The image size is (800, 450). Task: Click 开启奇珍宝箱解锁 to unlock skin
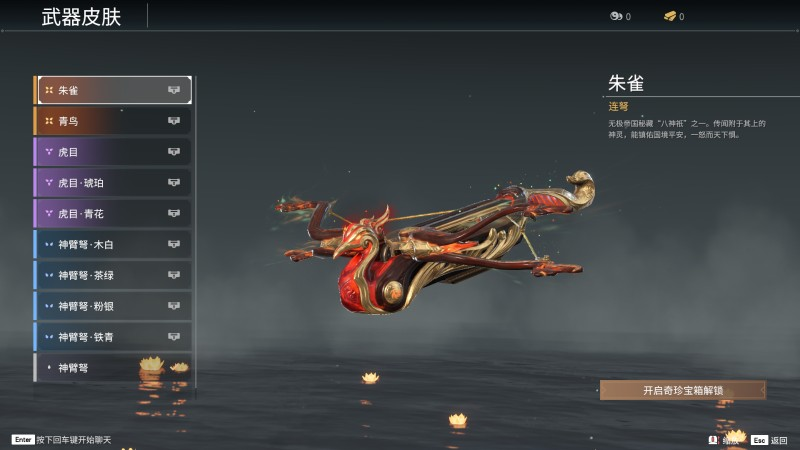click(x=683, y=390)
